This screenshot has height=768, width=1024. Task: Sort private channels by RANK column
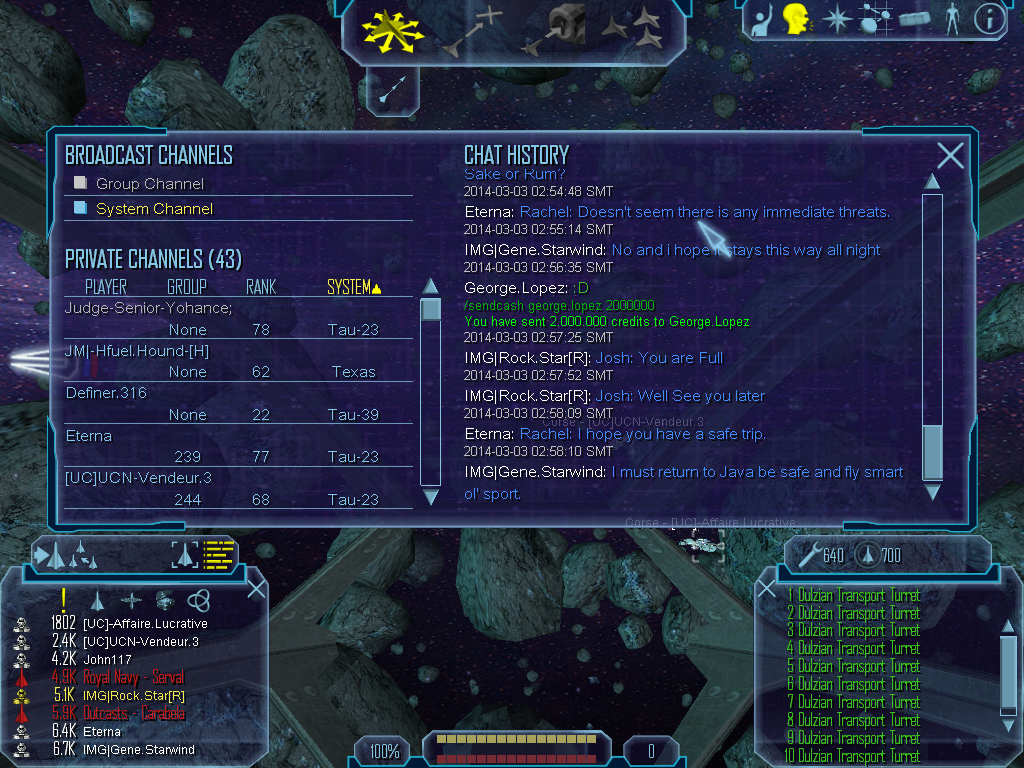coord(261,288)
